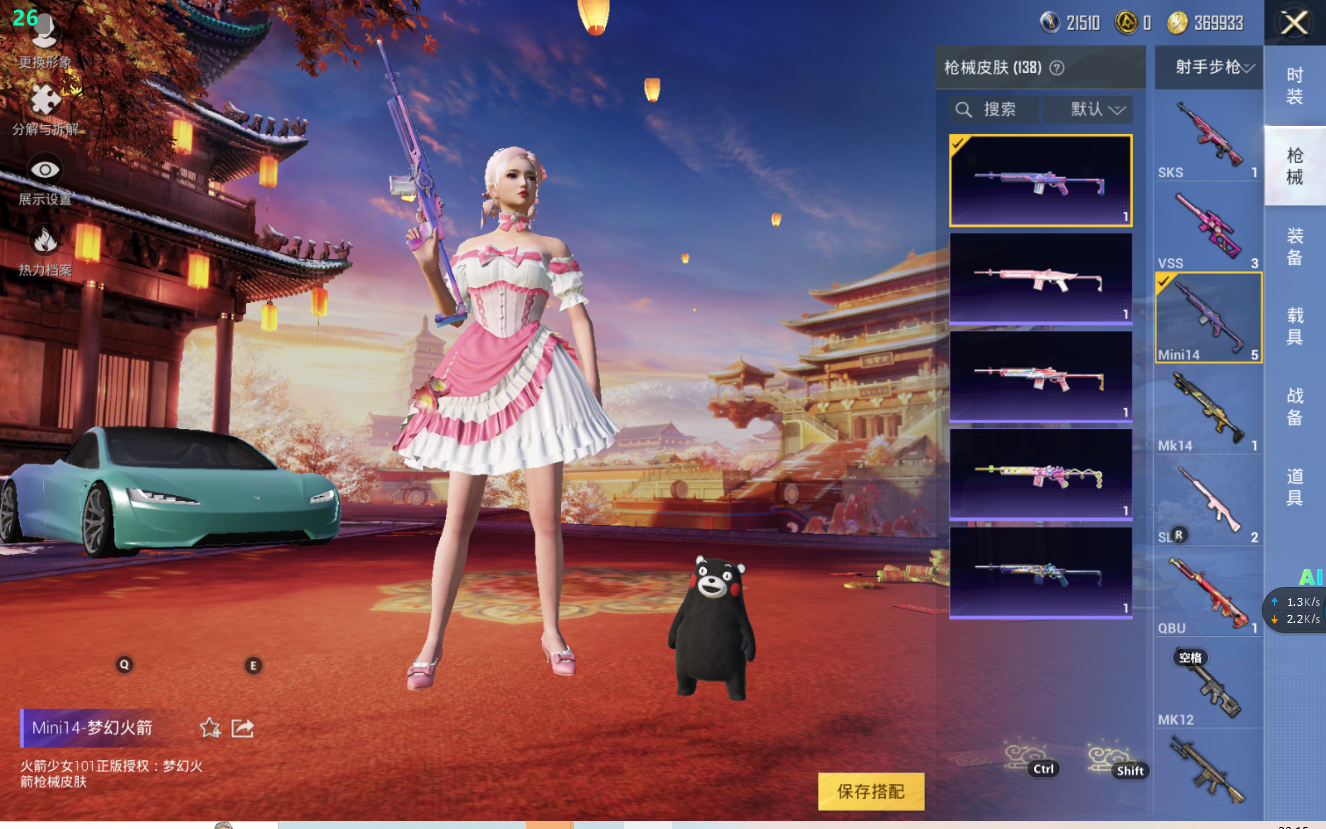Image resolution: width=1326 pixels, height=829 pixels.
Task: Open the 装备 equipment tab
Action: [1294, 246]
